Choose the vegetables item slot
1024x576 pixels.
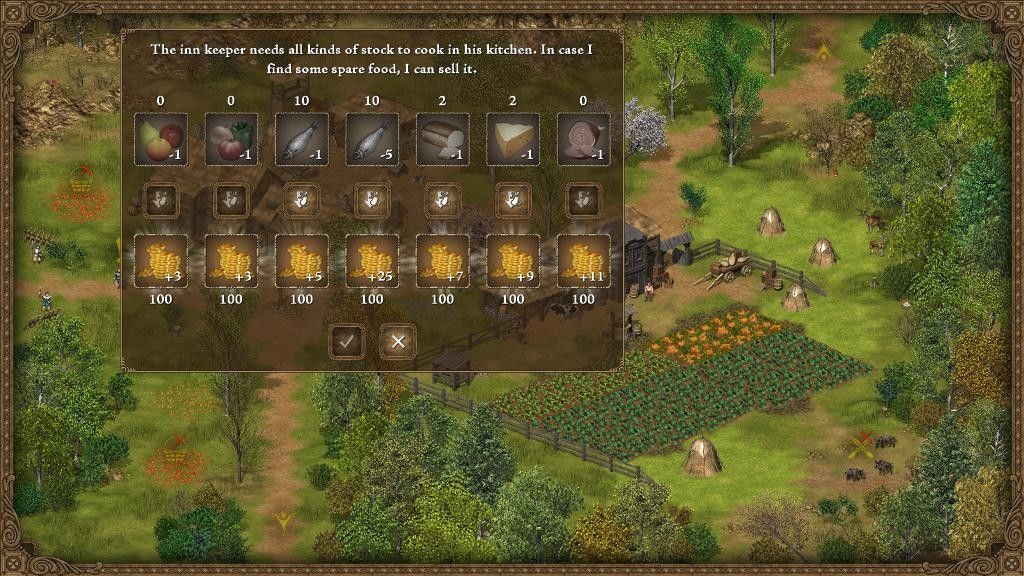pos(231,139)
